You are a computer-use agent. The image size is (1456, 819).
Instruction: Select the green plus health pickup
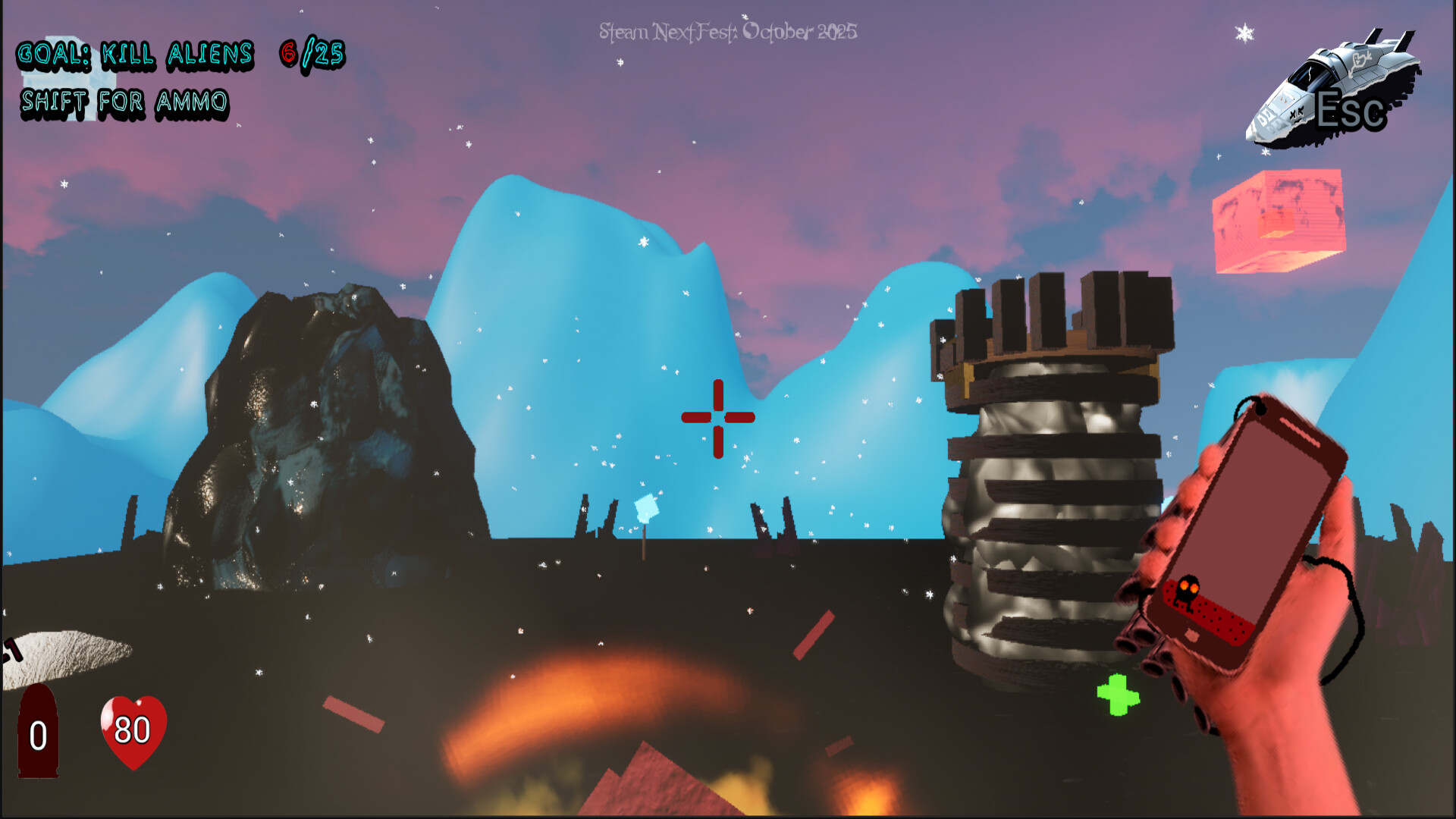click(1116, 694)
